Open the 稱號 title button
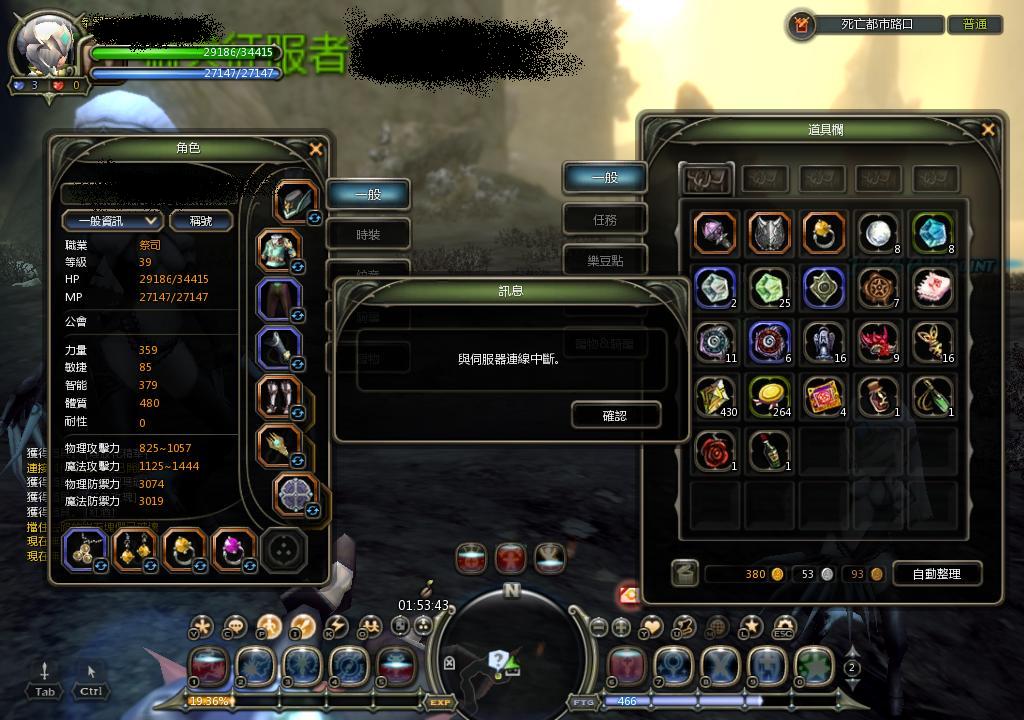The height and width of the screenshot is (720, 1024). point(201,220)
